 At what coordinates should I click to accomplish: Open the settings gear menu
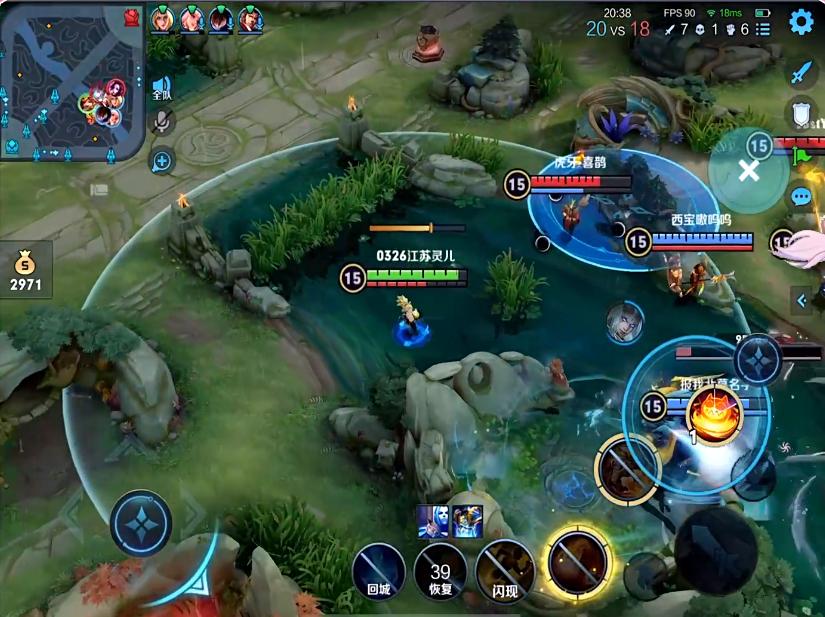(x=801, y=22)
